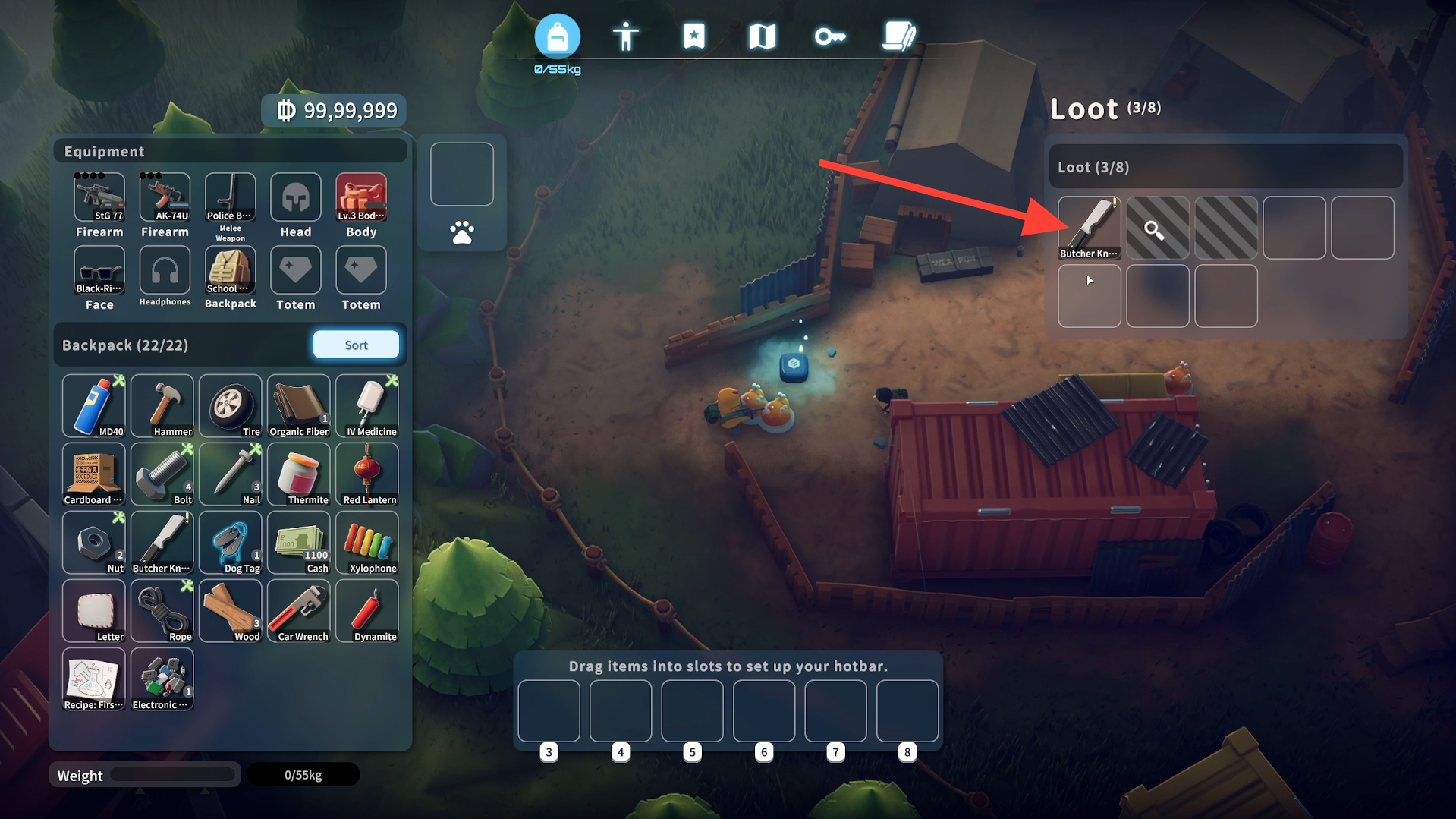This screenshot has width=1456, height=819.
Task: Choose the Cash stack of 1100
Action: 299,543
